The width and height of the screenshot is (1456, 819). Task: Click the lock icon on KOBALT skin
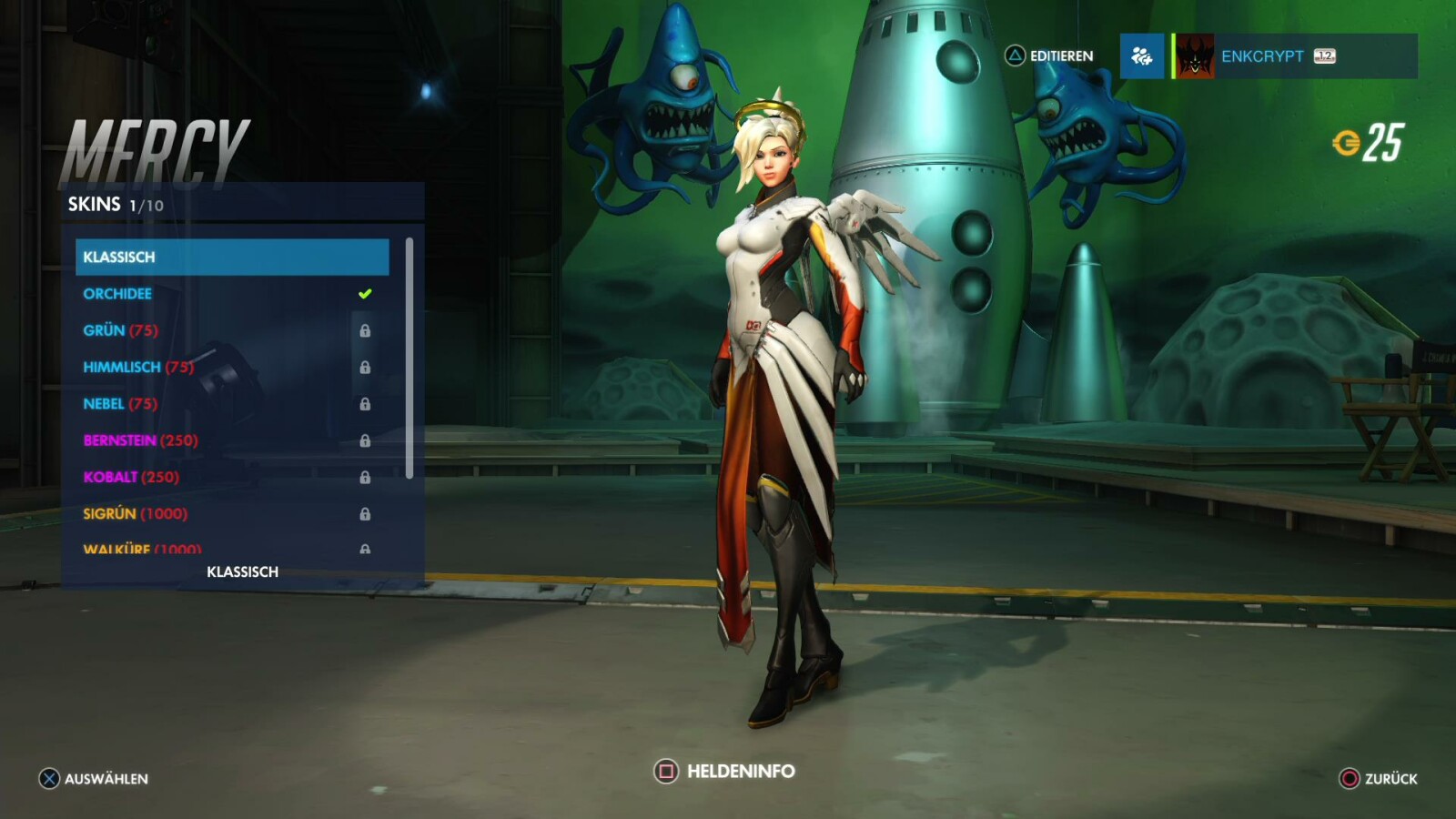point(368,477)
